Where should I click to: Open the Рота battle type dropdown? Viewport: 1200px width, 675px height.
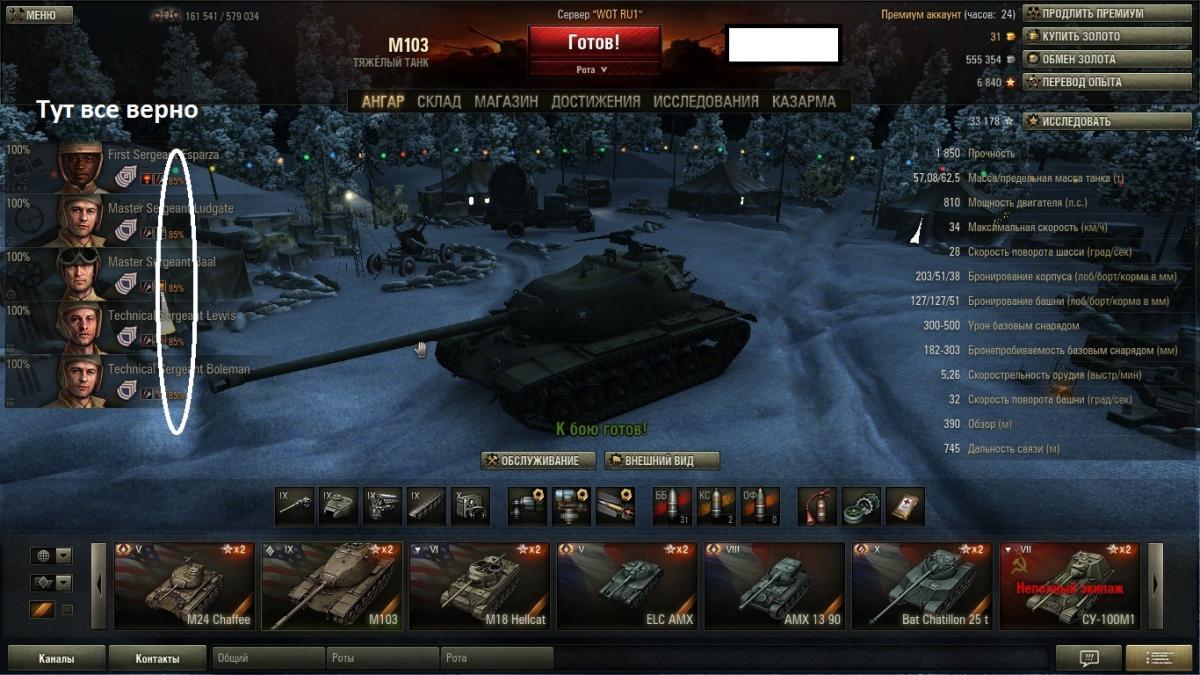pyautogui.click(x=594, y=69)
